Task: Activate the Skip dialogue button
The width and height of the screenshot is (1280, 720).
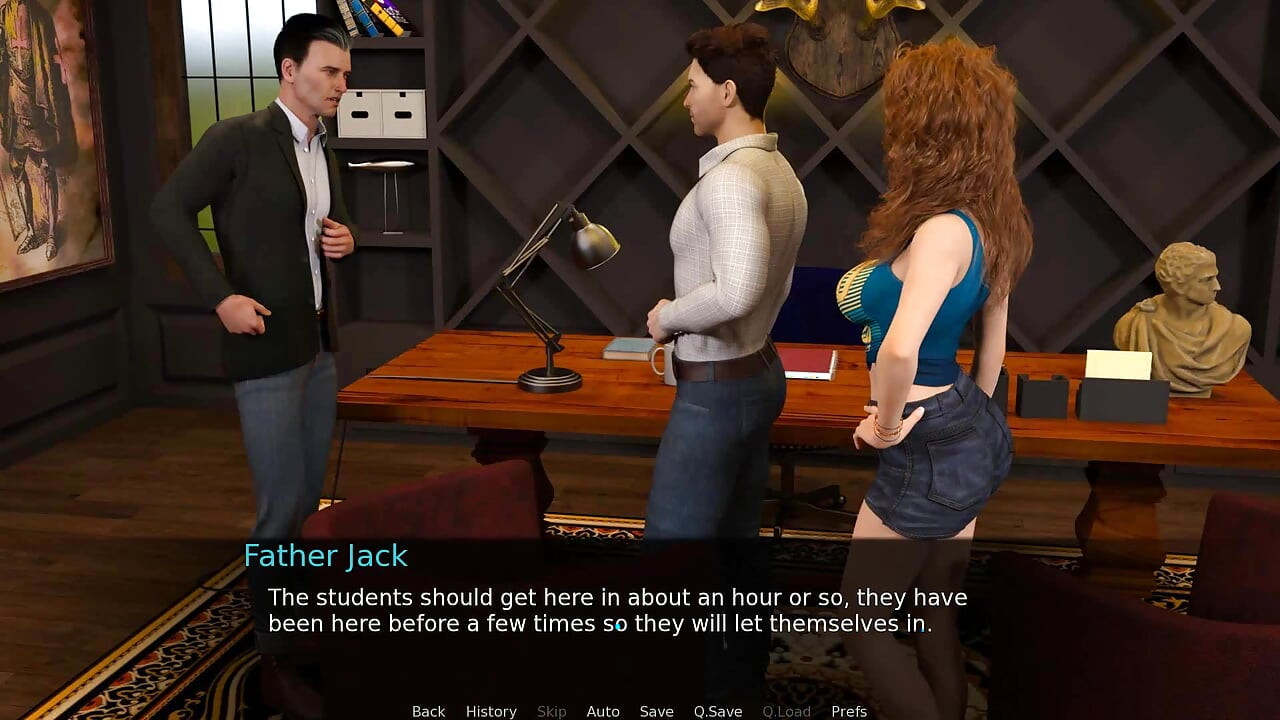Action: [551, 711]
